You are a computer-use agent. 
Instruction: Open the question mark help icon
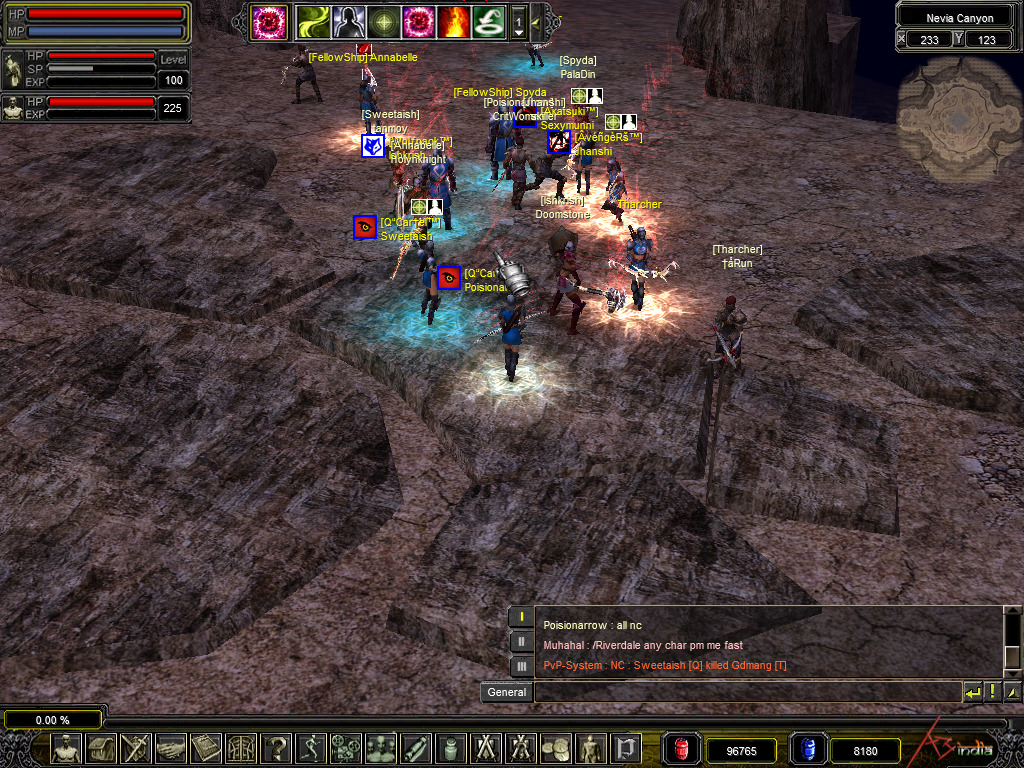(277, 748)
